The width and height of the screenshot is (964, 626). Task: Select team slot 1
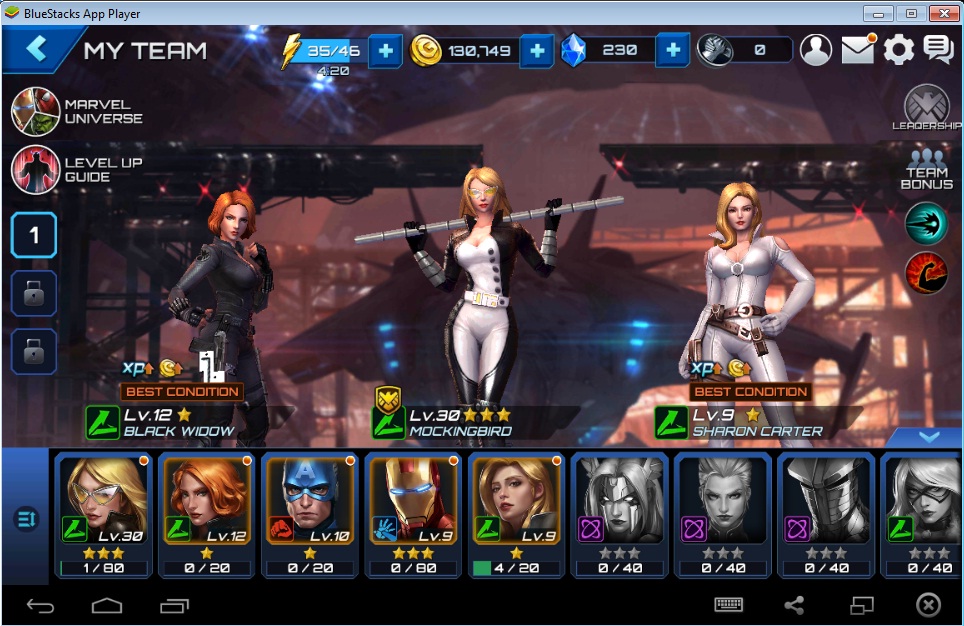tap(34, 235)
